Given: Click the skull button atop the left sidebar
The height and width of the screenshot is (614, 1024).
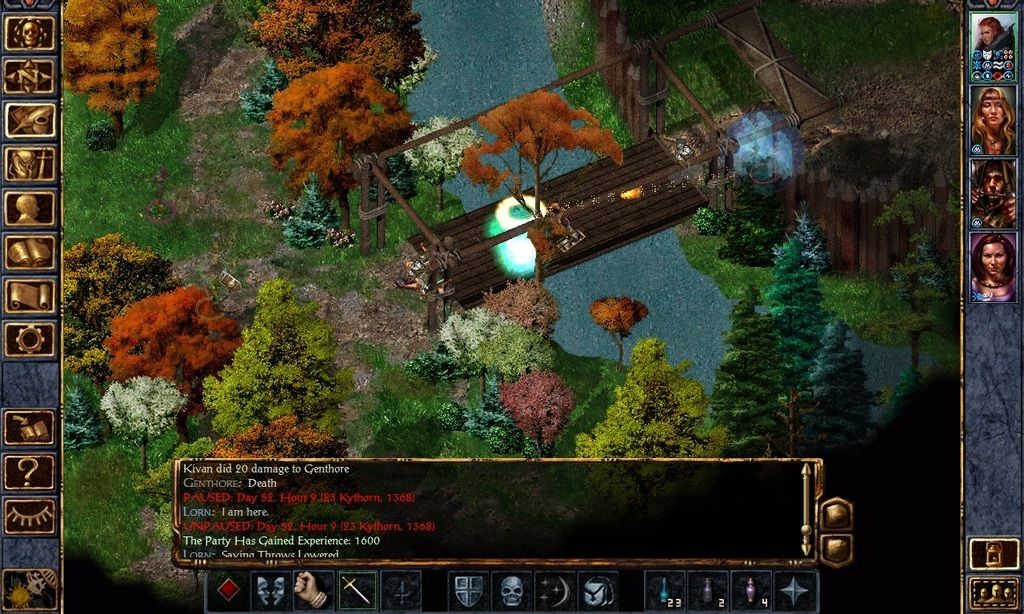Looking at the screenshot, I should pyautogui.click(x=30, y=32).
